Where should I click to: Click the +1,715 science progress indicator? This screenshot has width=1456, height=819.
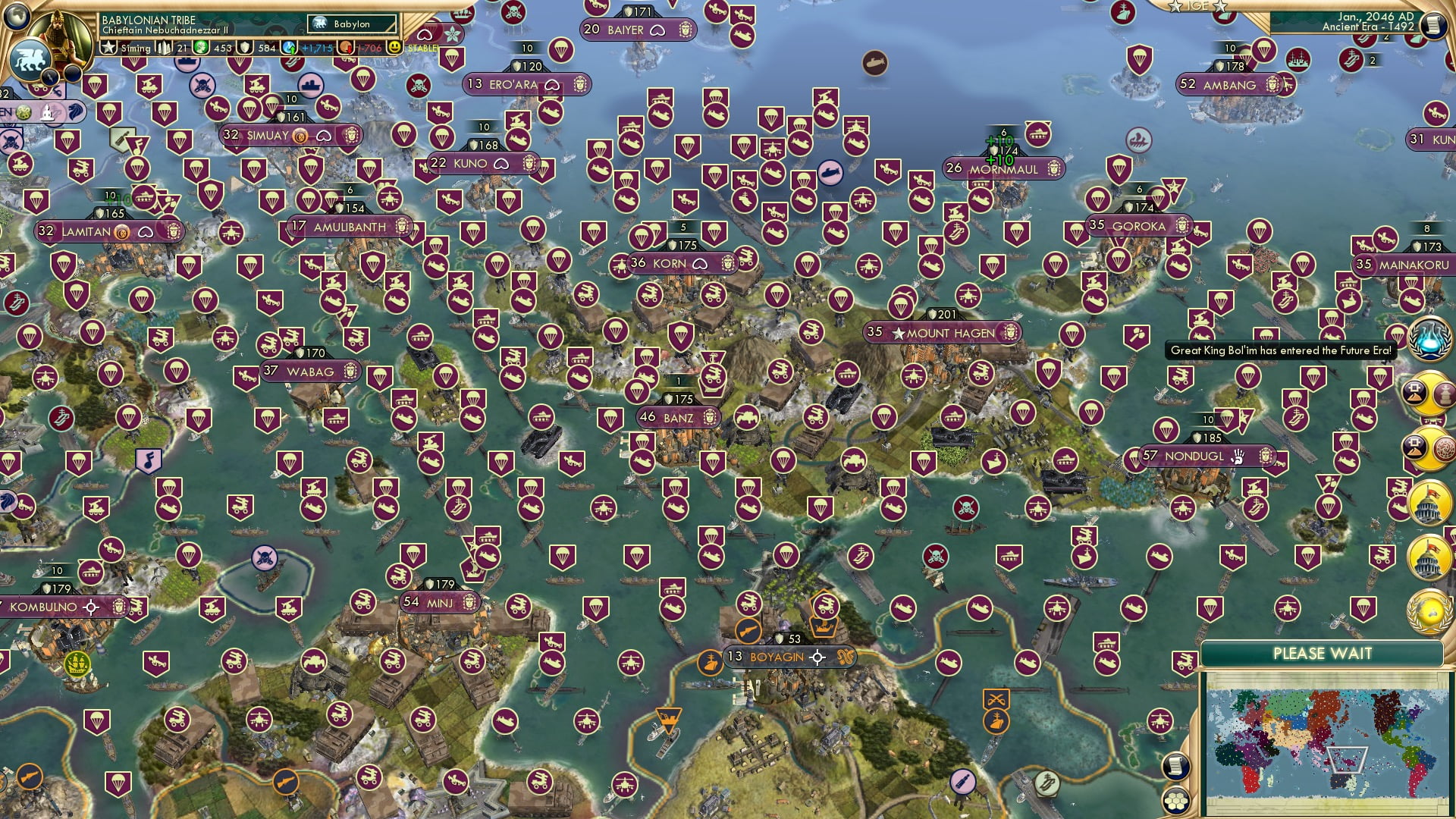[318, 49]
